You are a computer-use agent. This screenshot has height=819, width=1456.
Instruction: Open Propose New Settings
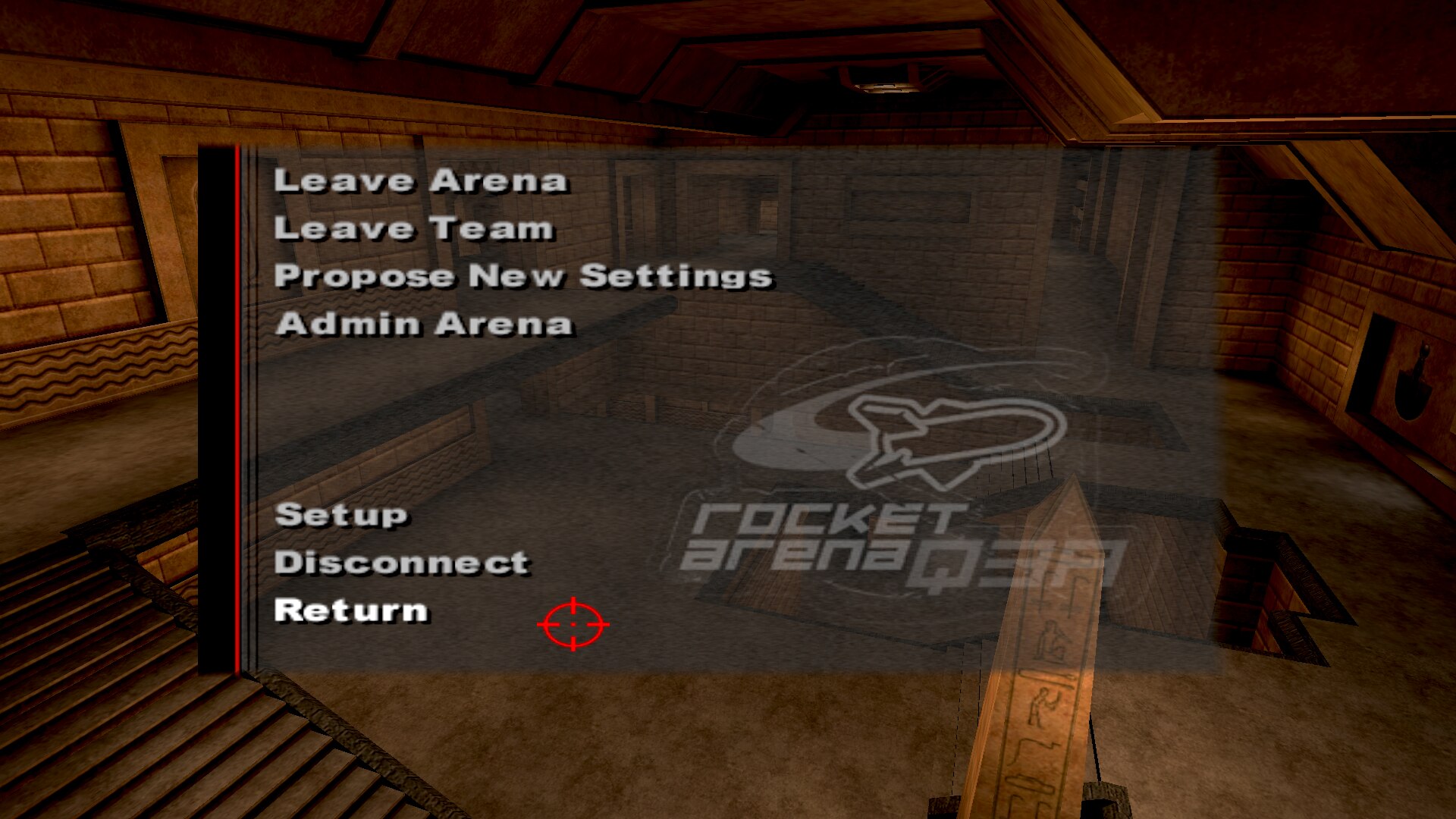coord(523,276)
